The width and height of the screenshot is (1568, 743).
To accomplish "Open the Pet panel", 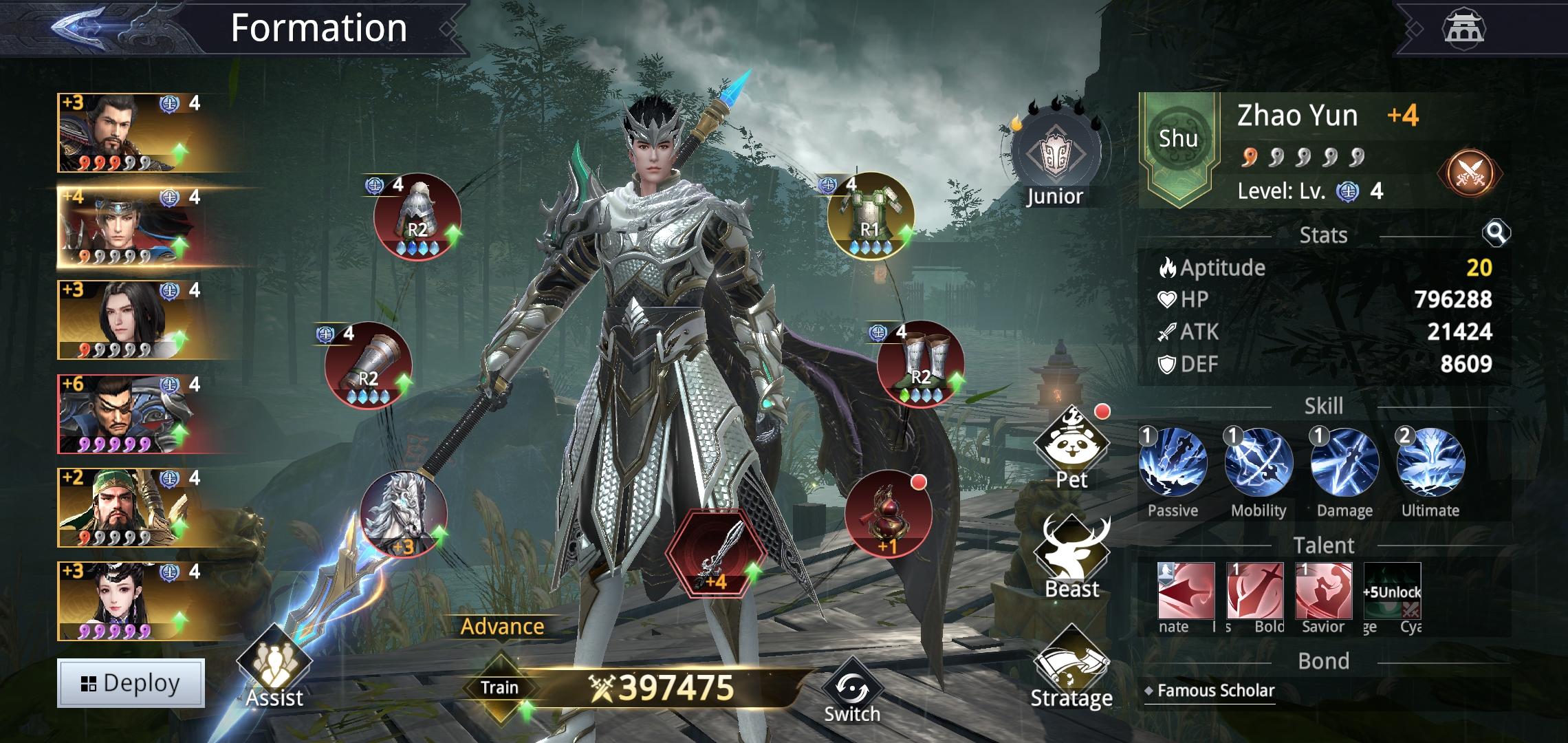I will pyautogui.click(x=1071, y=446).
